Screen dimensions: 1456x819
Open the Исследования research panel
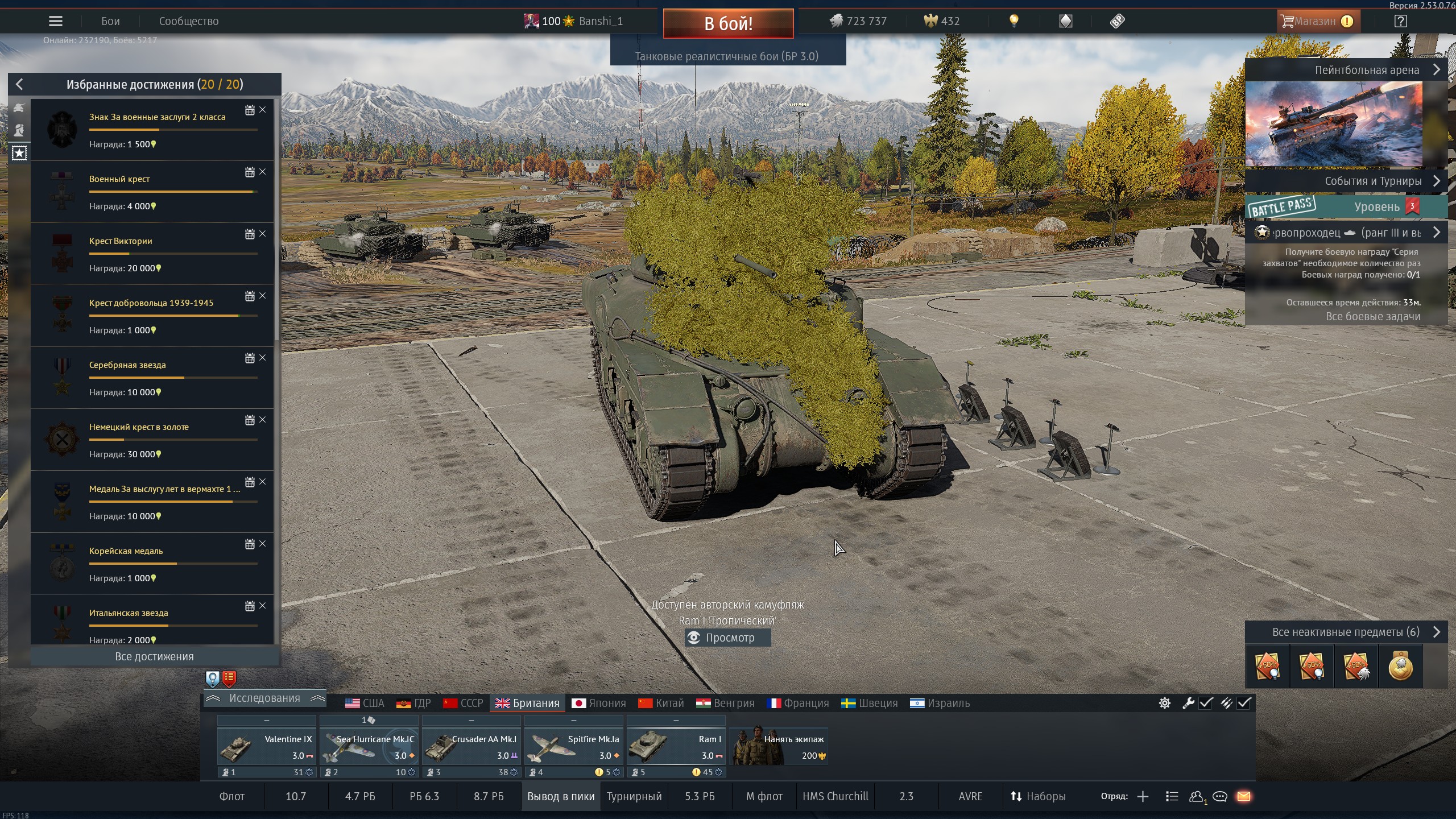[x=264, y=698]
